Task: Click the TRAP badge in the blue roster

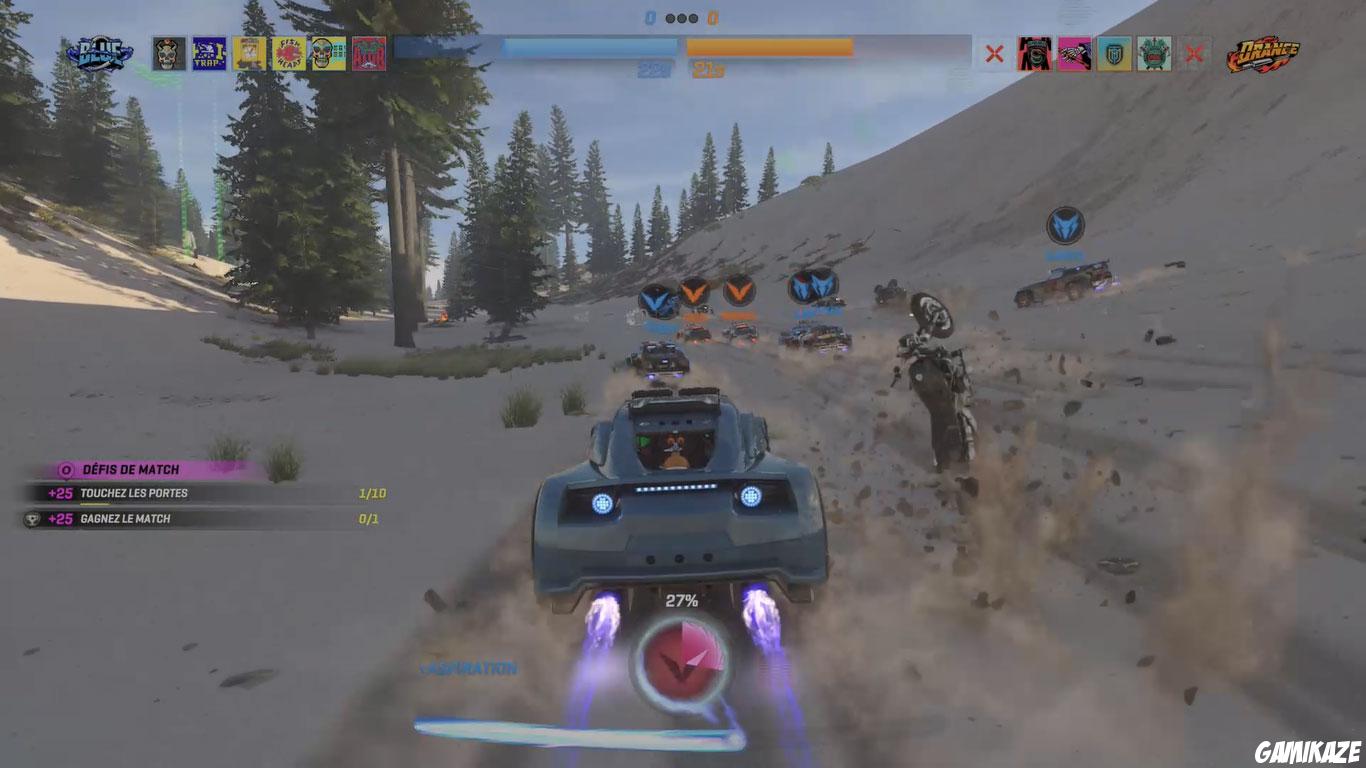Action: click(209, 55)
